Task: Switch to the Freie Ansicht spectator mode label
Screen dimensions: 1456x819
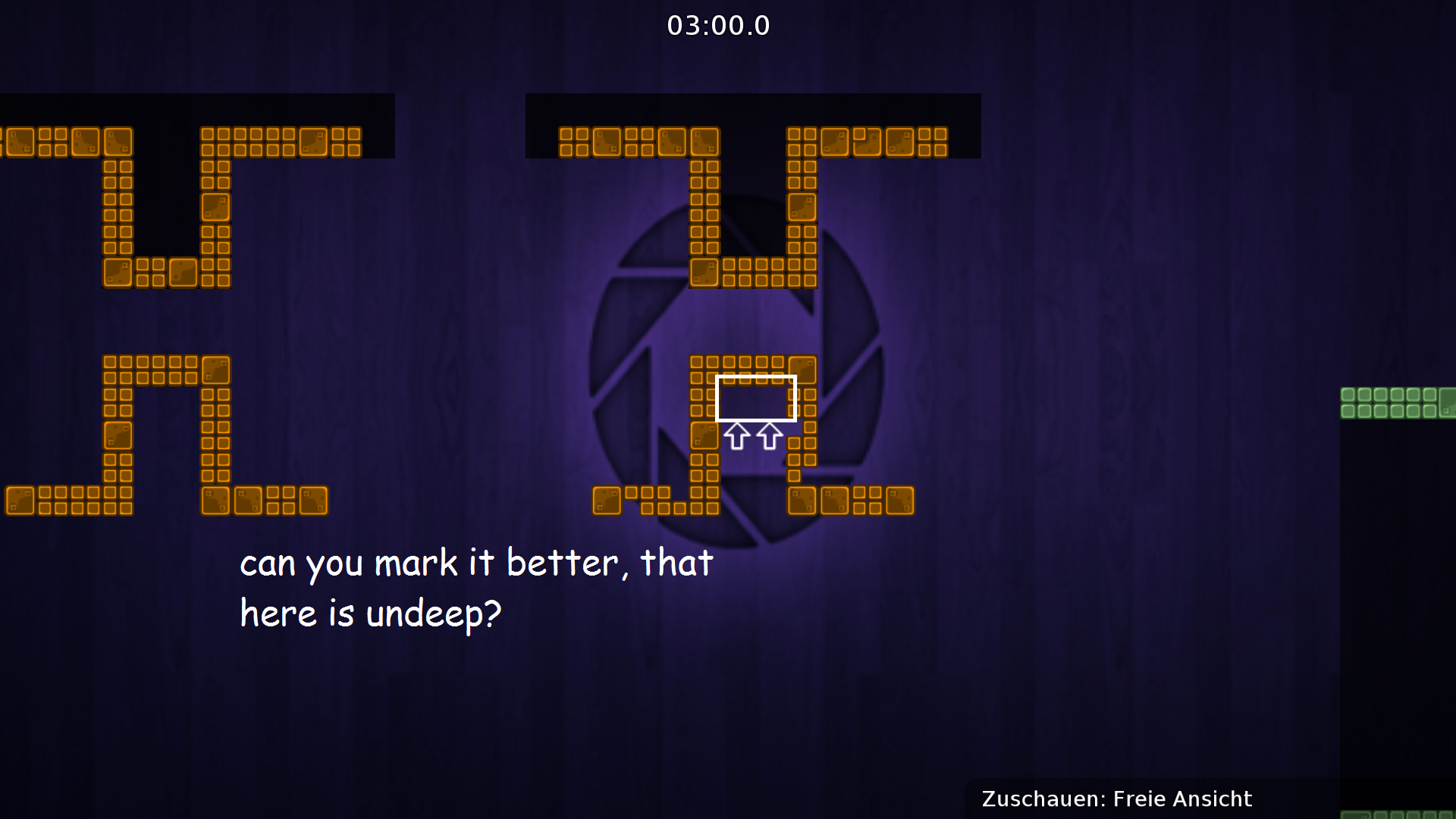Action: pyautogui.click(x=1181, y=799)
